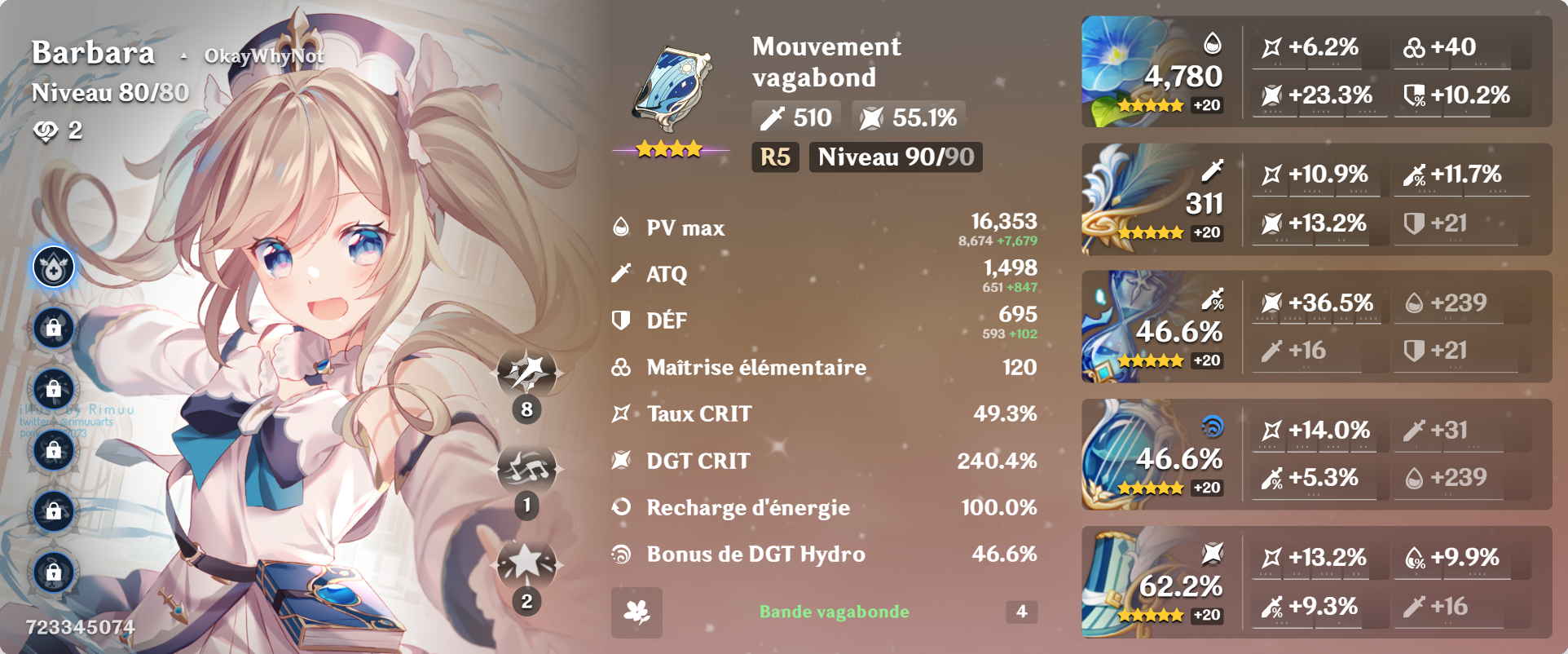Select the goblet artifact with Hydro bonus 46.6%
This screenshot has height=654, width=1568.
coord(1156,455)
